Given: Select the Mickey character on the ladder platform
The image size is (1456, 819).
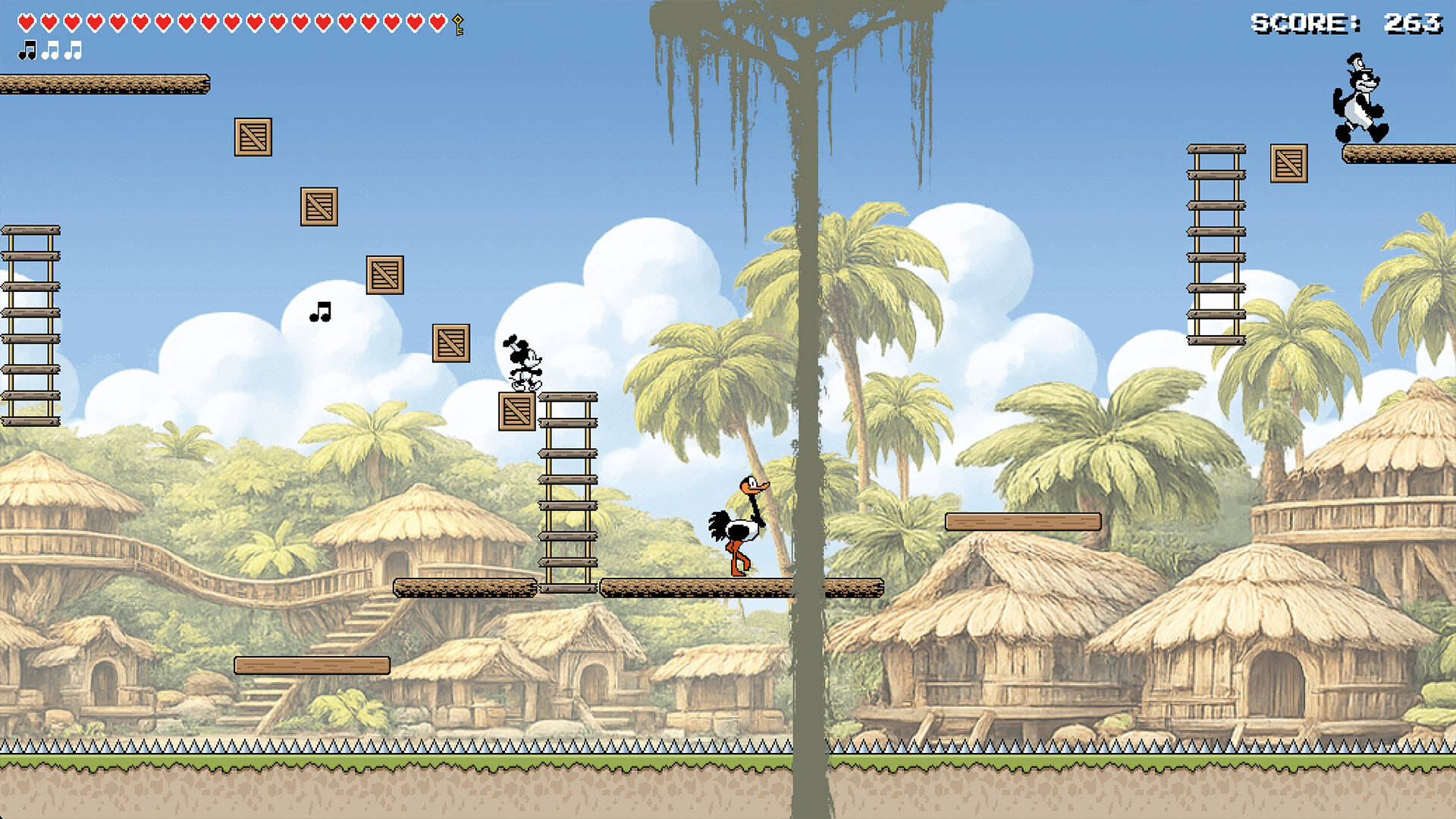Looking at the screenshot, I should pyautogui.click(x=526, y=364).
